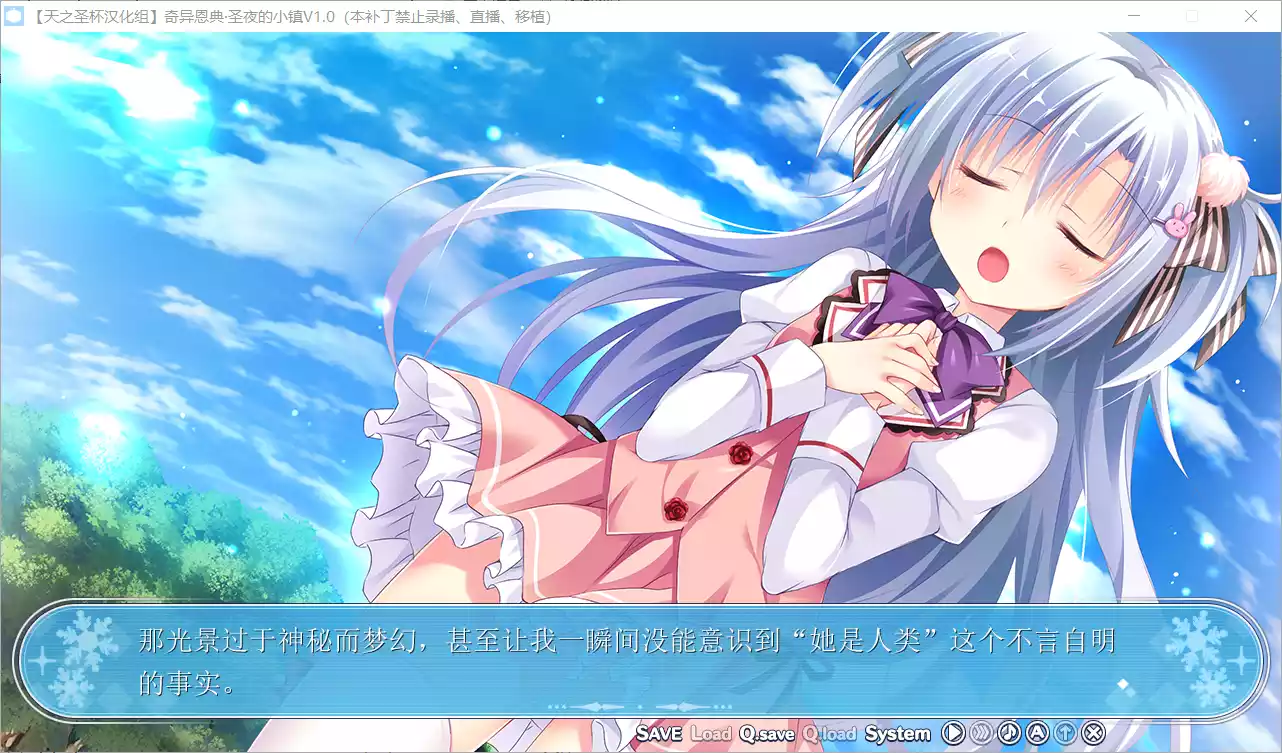Select the SAVE icon on the bottom bar

(660, 733)
